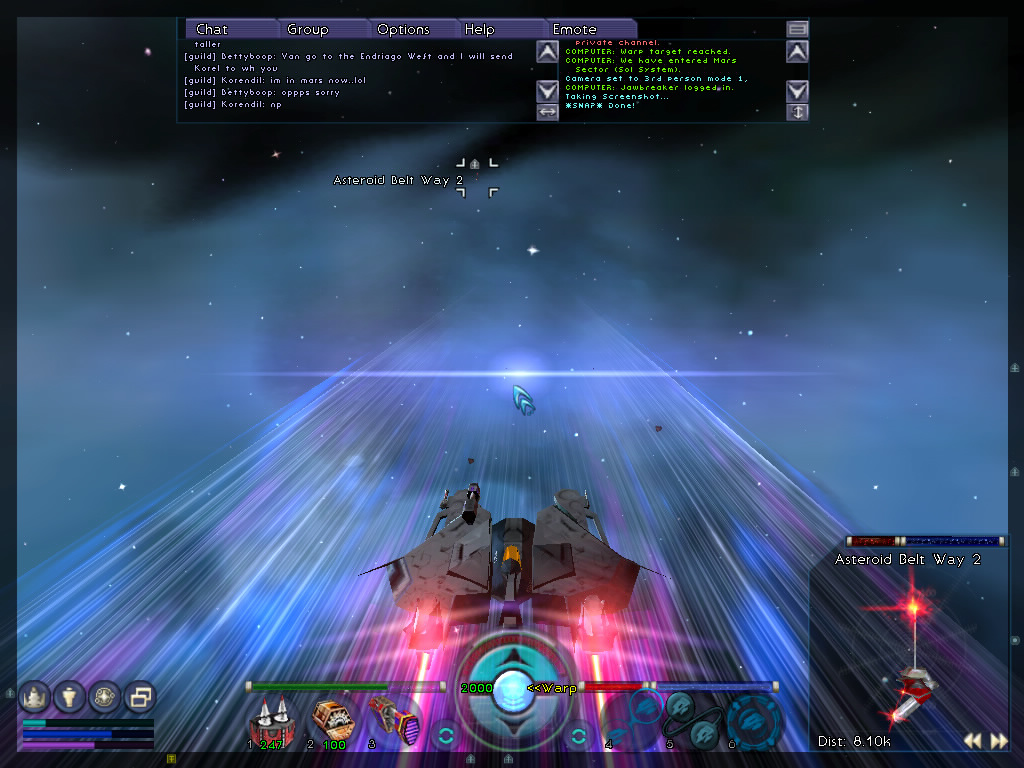1024x768 pixels.
Task: Open the ship icon panel button
Action: pyautogui.click(x=35, y=696)
